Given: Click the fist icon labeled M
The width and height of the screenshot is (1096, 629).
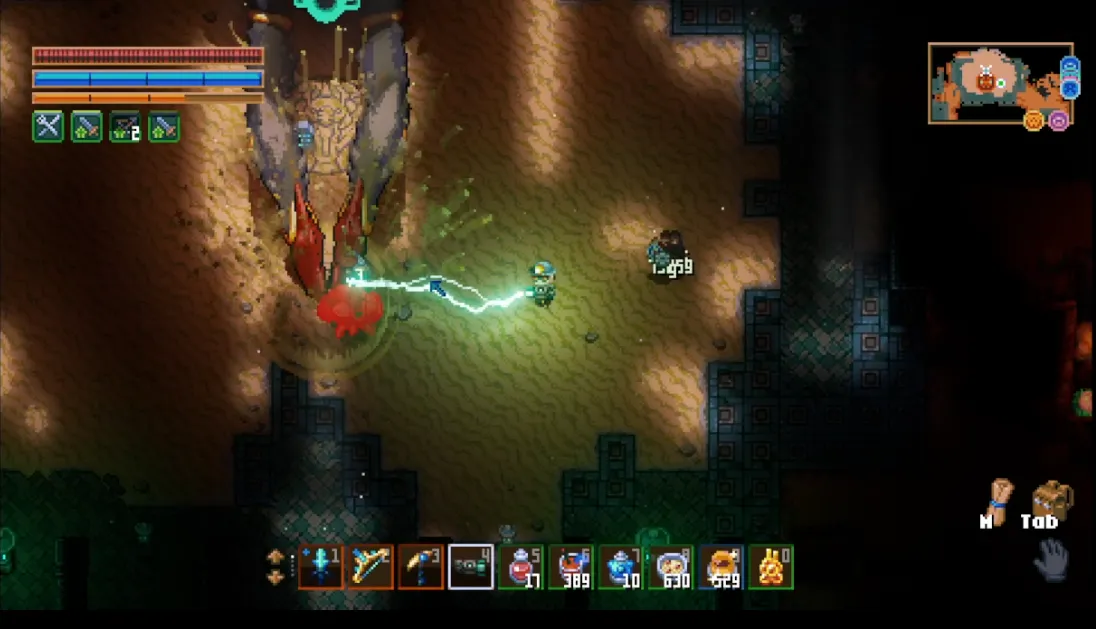Looking at the screenshot, I should point(997,497).
